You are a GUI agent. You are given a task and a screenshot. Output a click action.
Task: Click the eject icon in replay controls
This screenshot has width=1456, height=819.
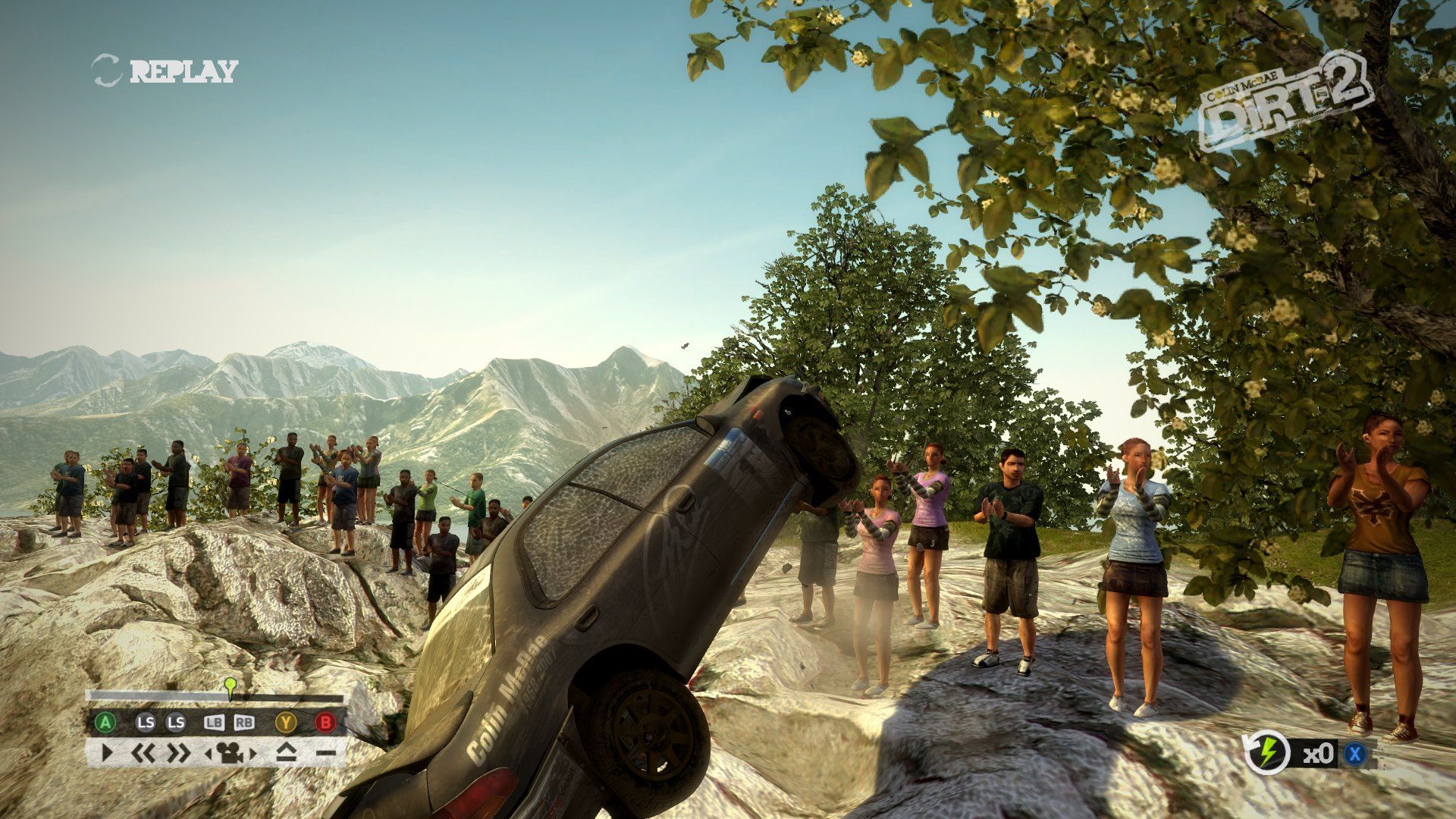click(x=285, y=753)
